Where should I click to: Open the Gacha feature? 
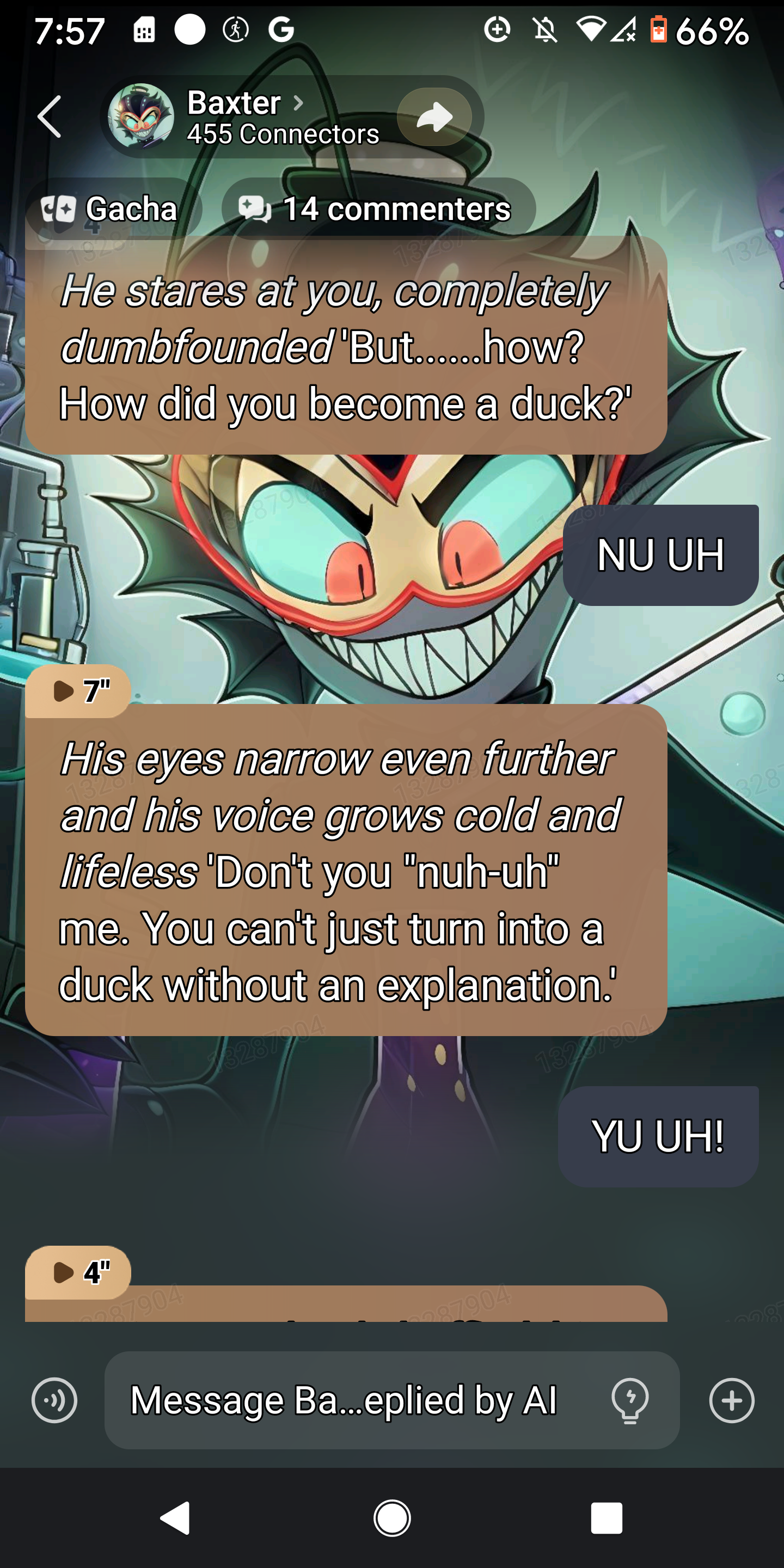pos(112,209)
